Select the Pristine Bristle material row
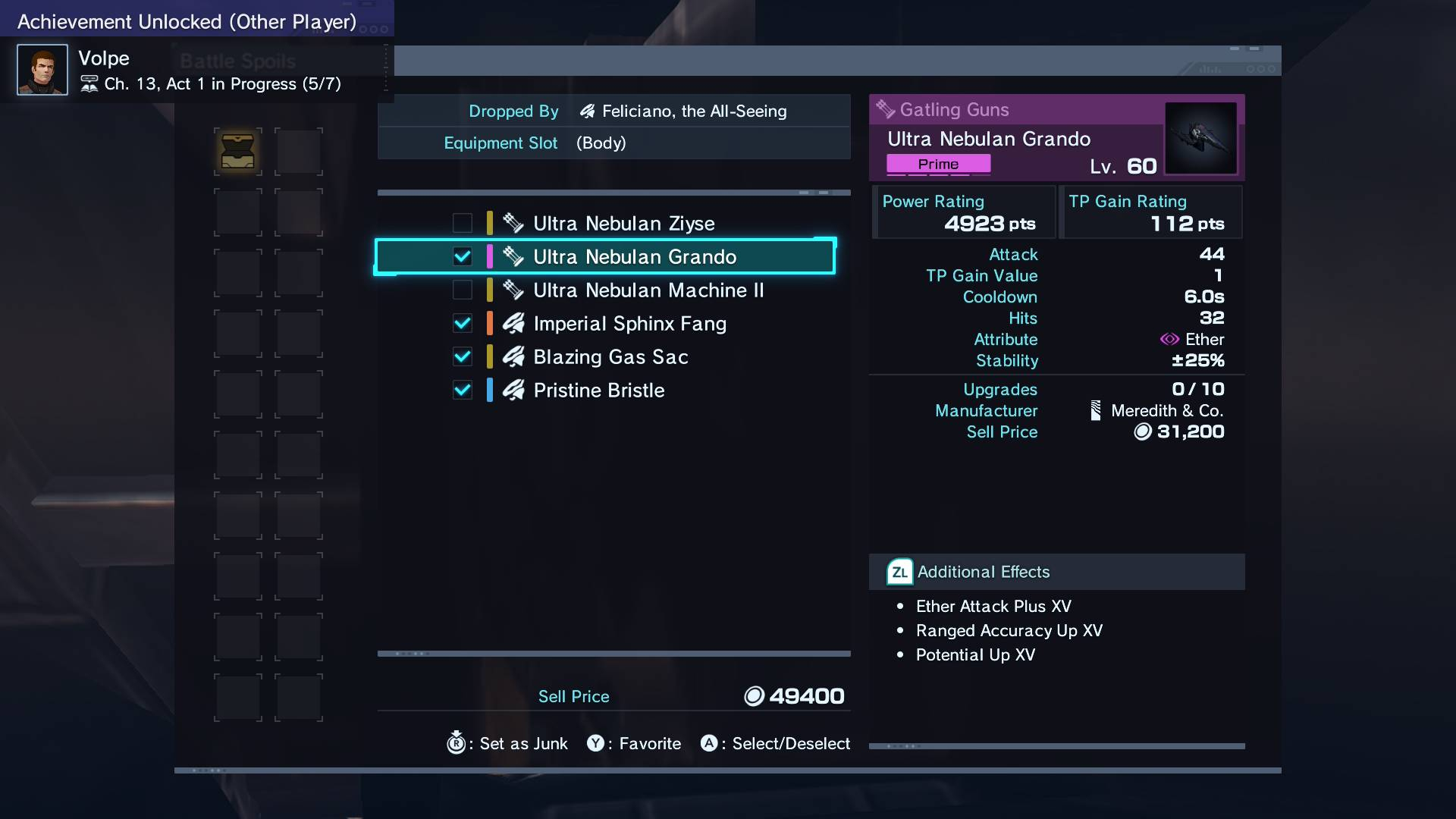 [598, 391]
